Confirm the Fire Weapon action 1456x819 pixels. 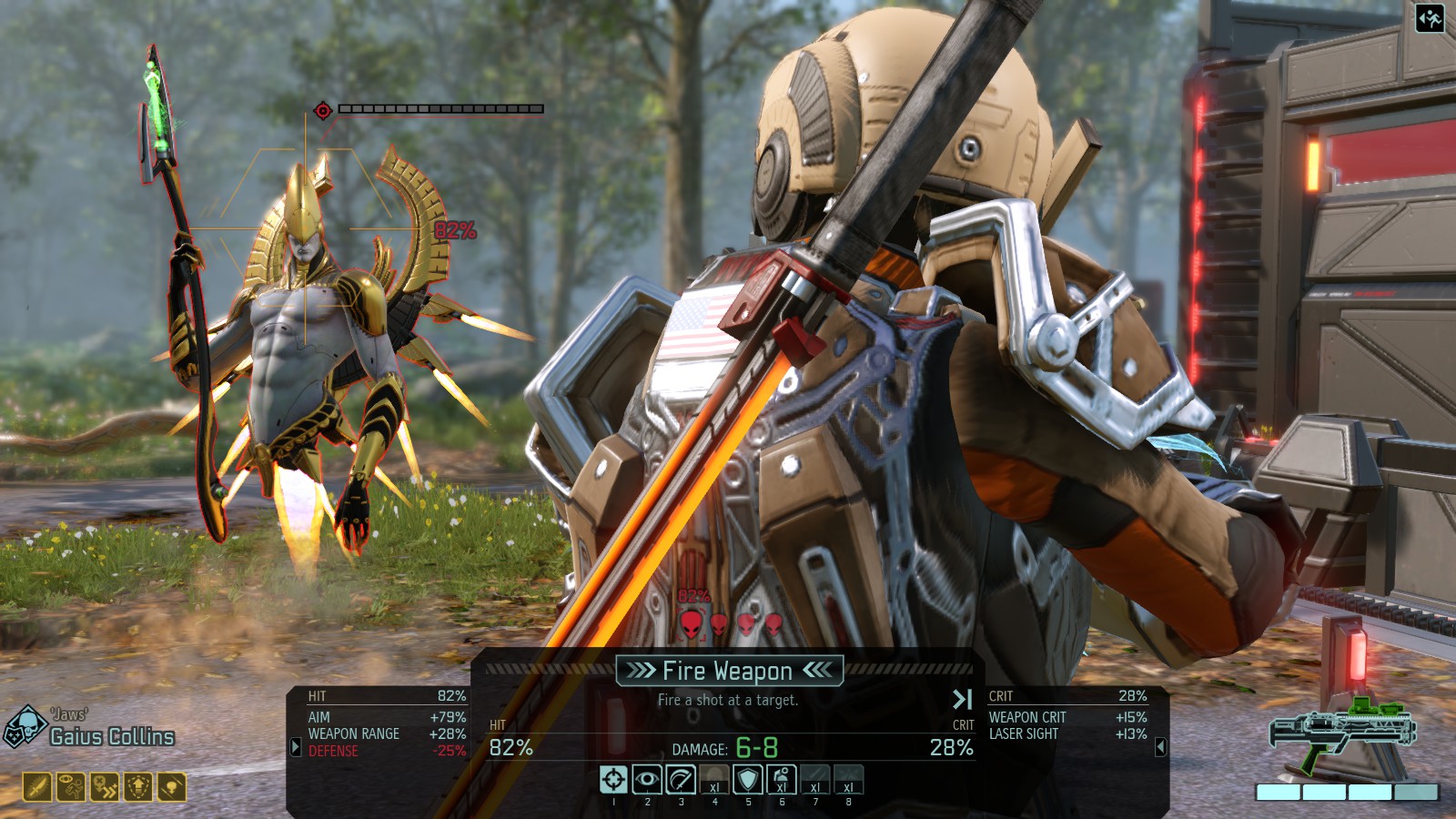[728, 672]
